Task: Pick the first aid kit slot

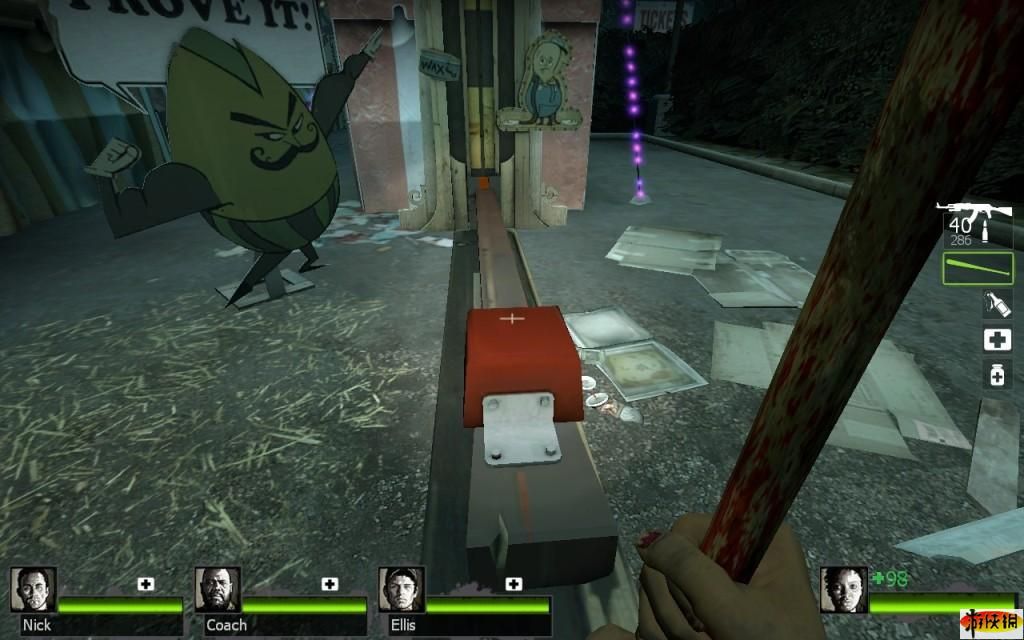Action: tap(996, 340)
